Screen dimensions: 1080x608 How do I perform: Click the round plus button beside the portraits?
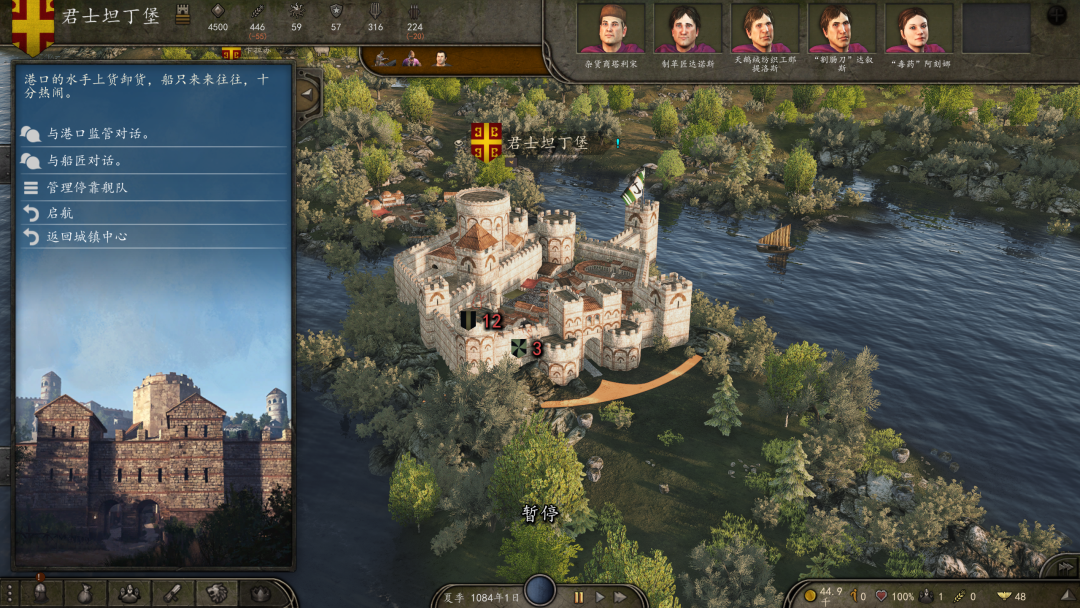pyautogui.click(x=1056, y=15)
